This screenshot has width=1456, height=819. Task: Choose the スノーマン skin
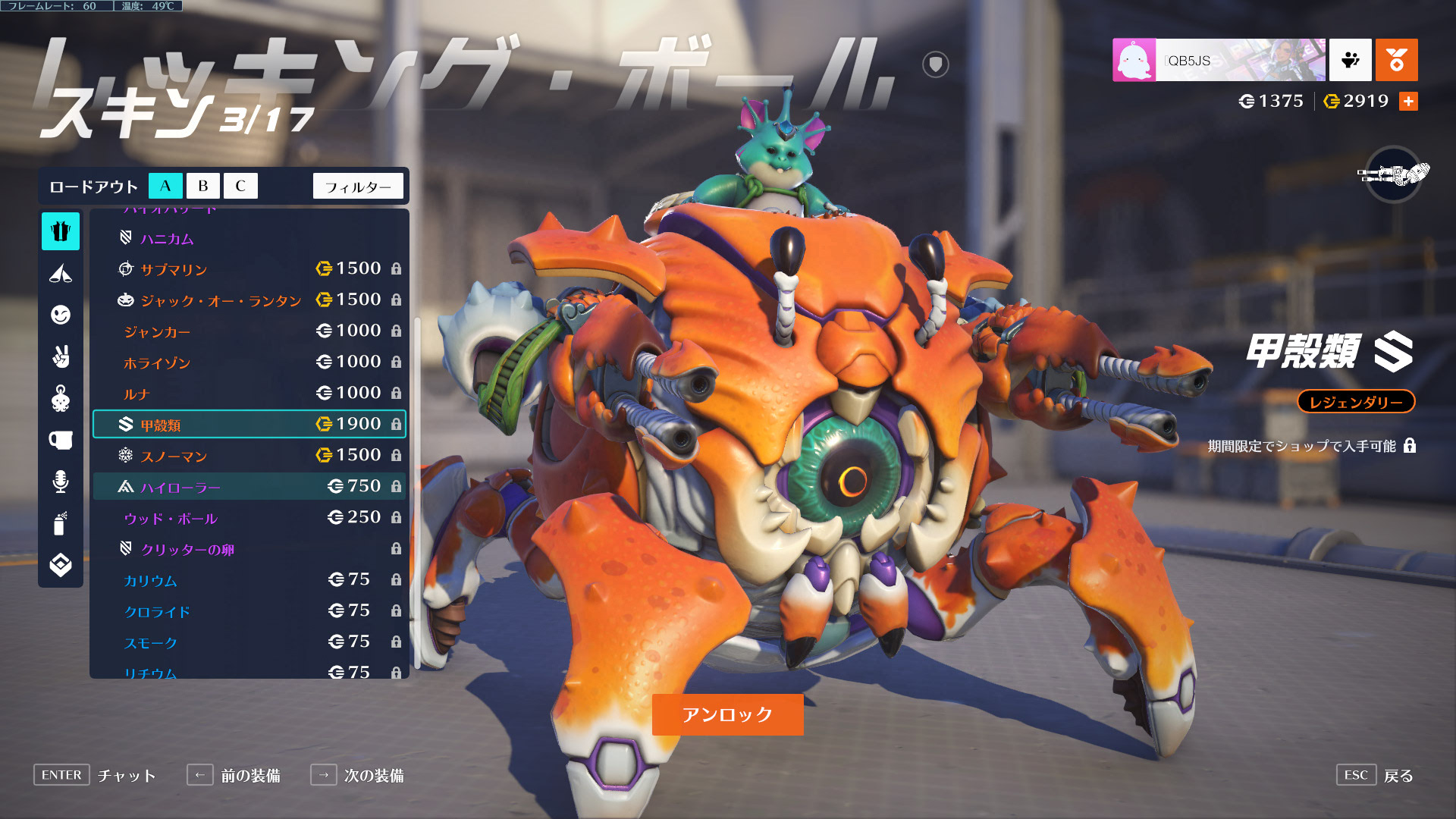pos(249,456)
